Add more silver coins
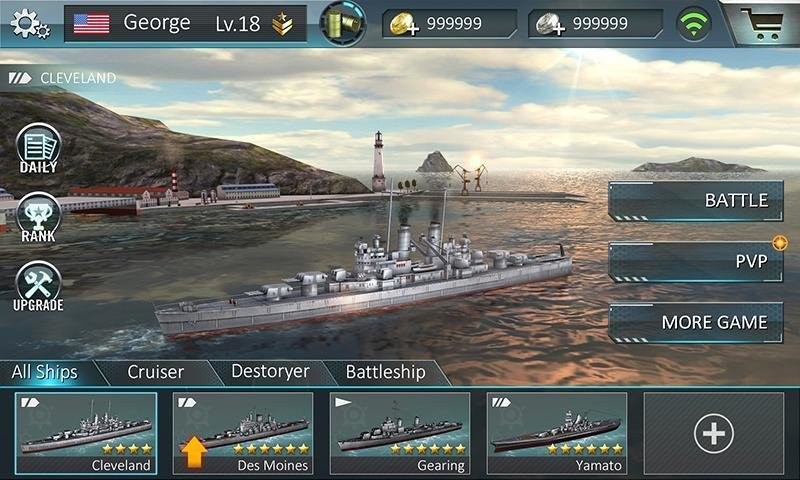The image size is (800, 480). (549, 24)
